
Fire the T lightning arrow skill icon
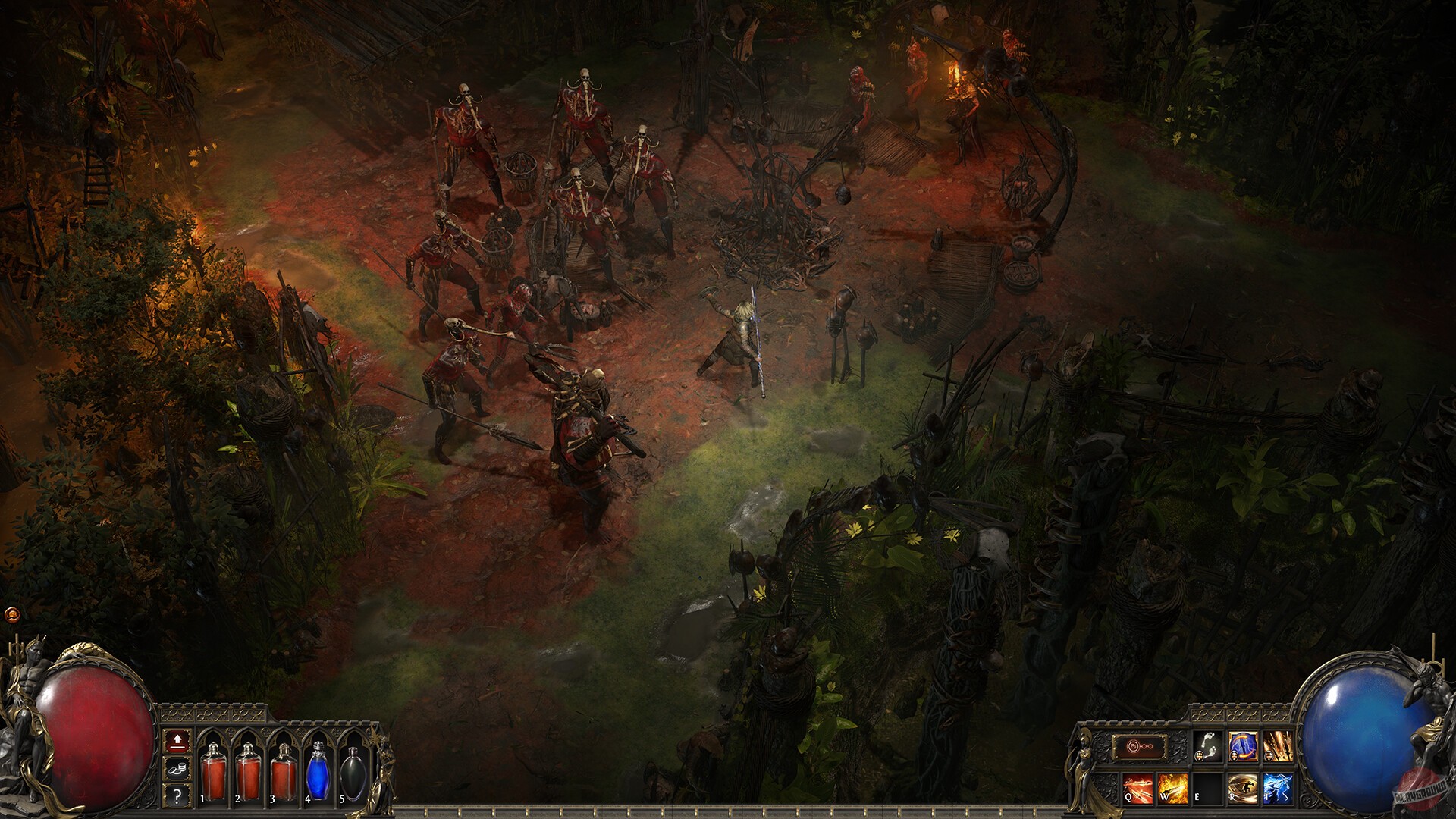coord(1279,788)
